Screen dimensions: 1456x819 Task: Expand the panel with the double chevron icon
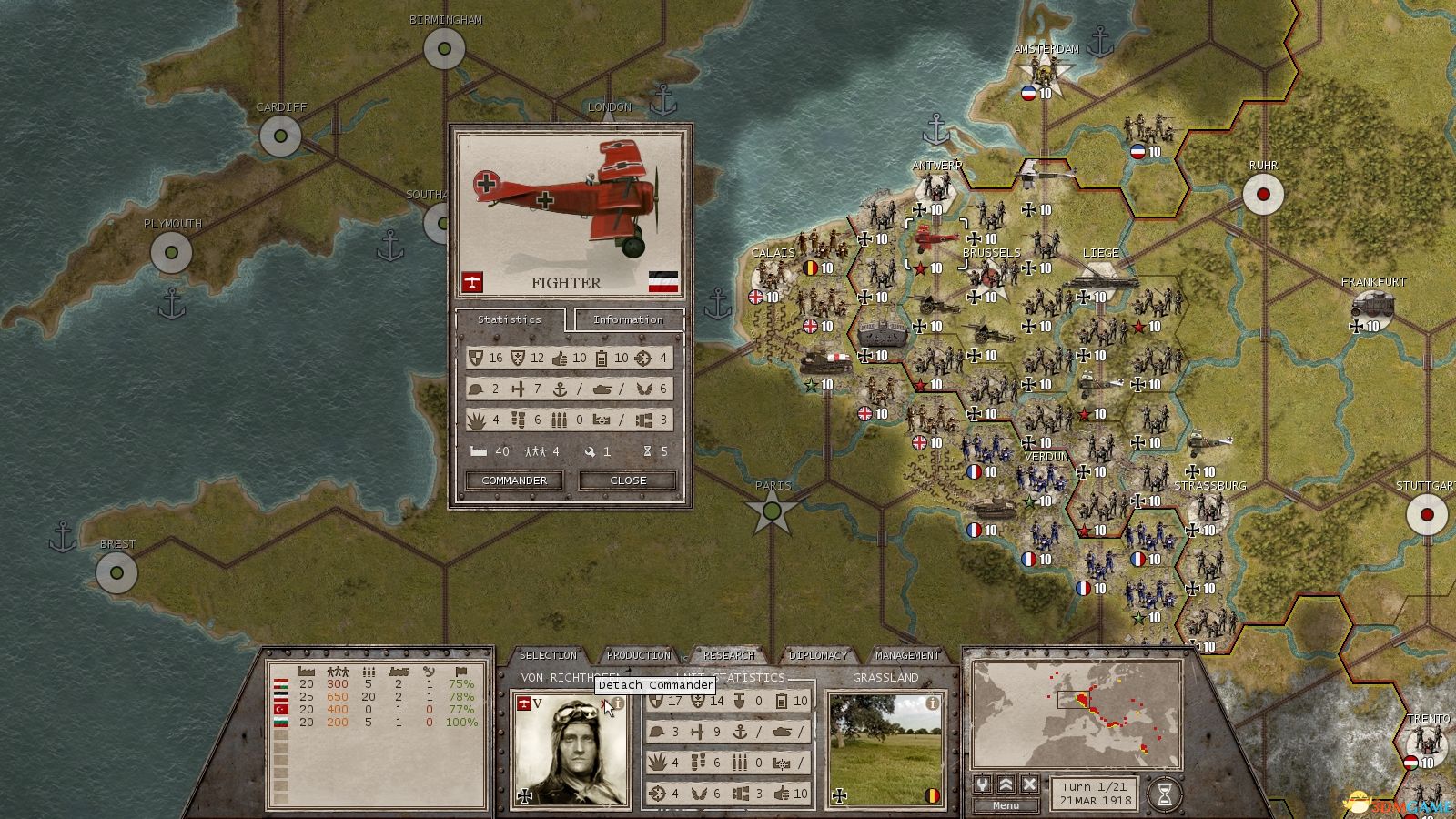click(1005, 785)
